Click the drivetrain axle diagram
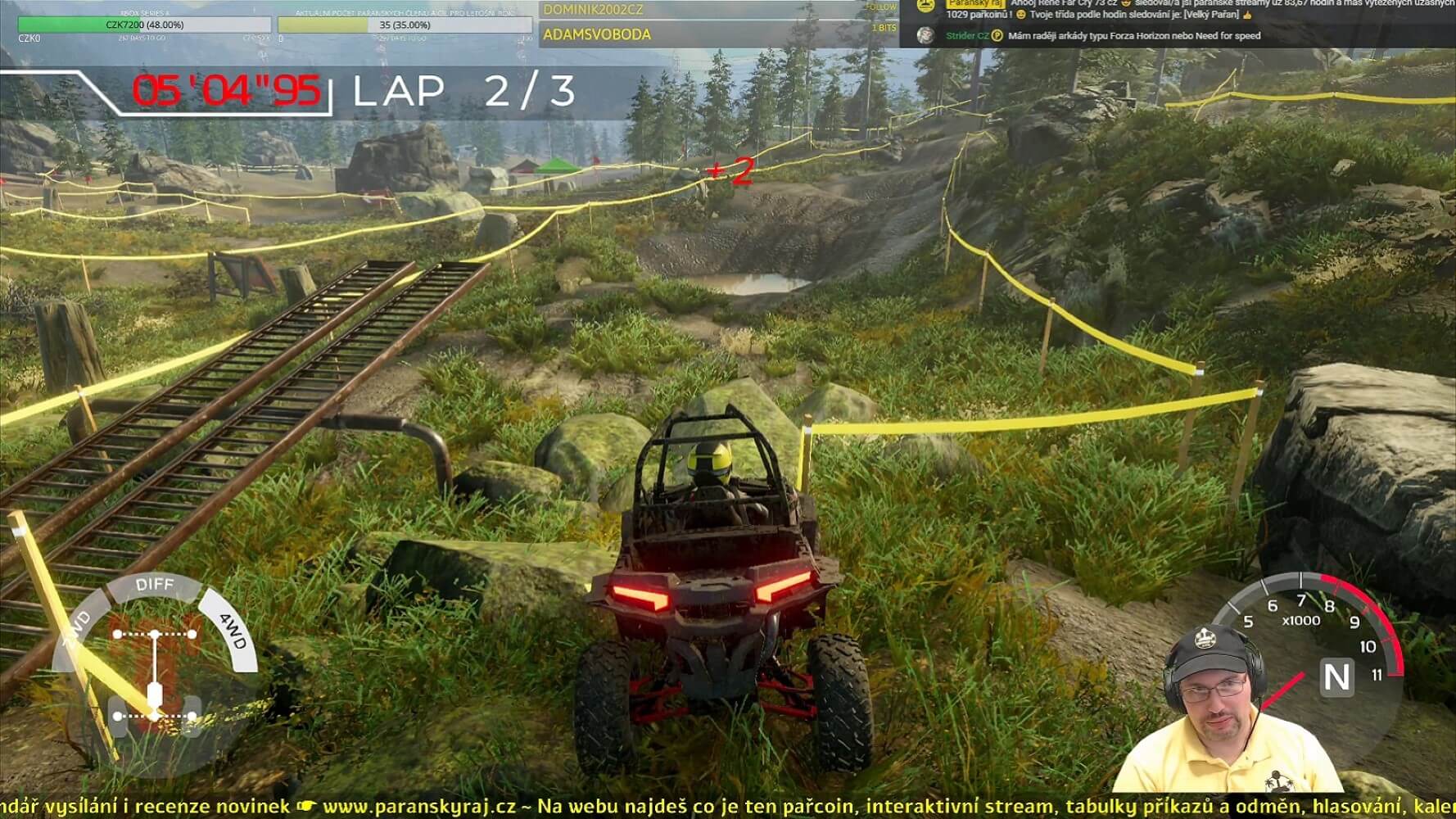 pyautogui.click(x=156, y=676)
